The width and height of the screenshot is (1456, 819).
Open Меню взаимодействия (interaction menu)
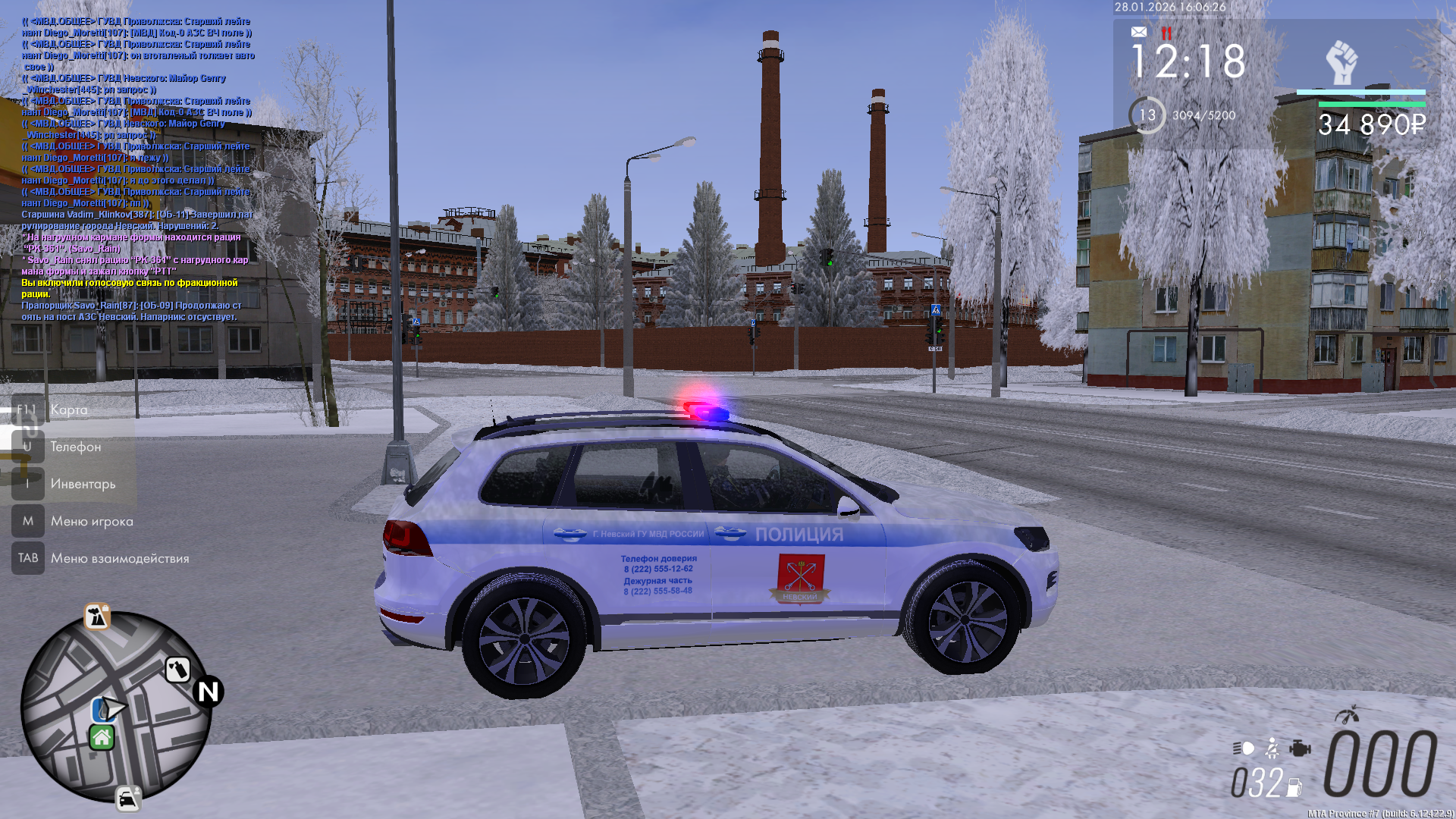(x=119, y=559)
